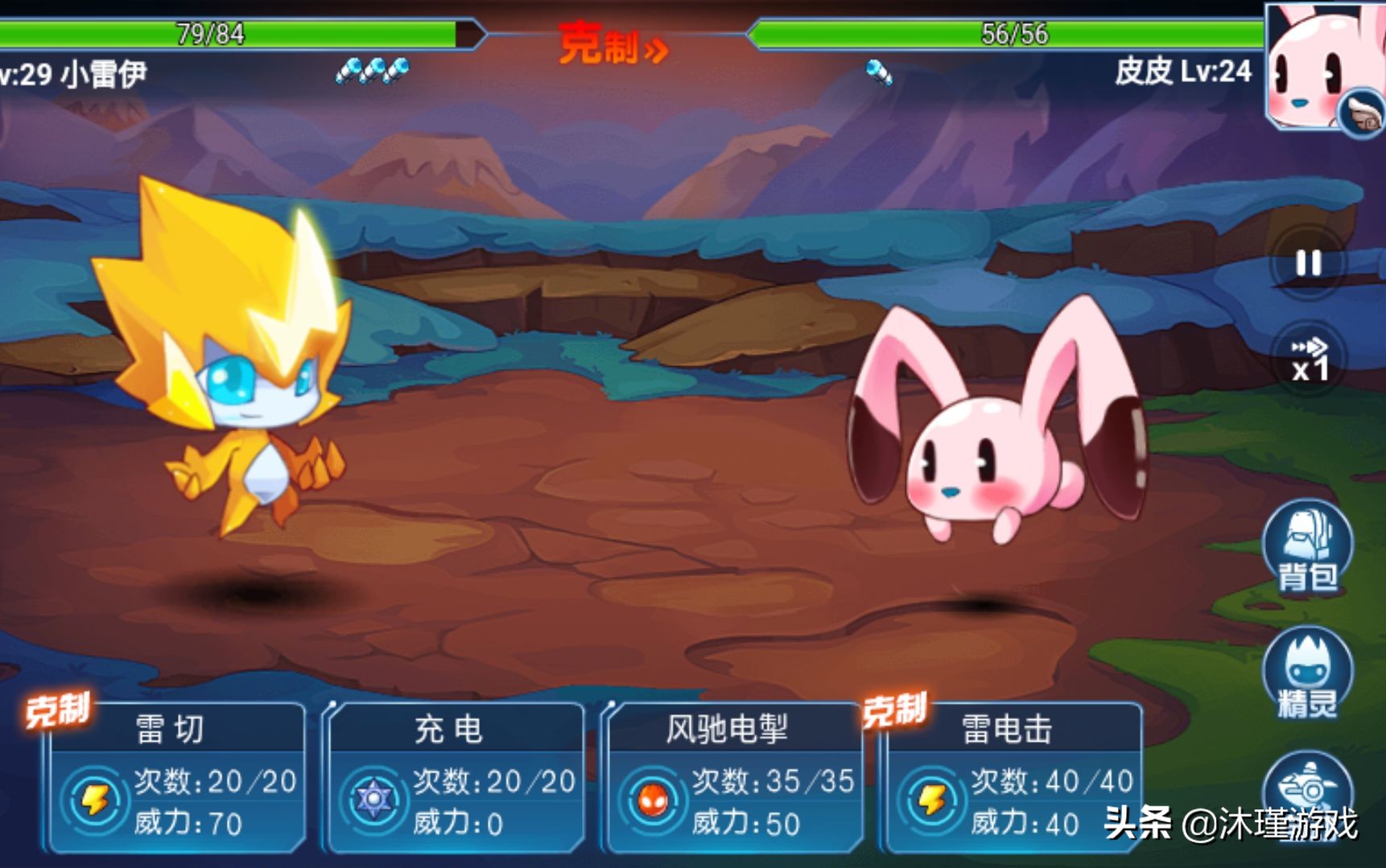The image size is (1386, 868).
Task: Click the 皮皮 pet portrait top right
Action: pos(1320,60)
